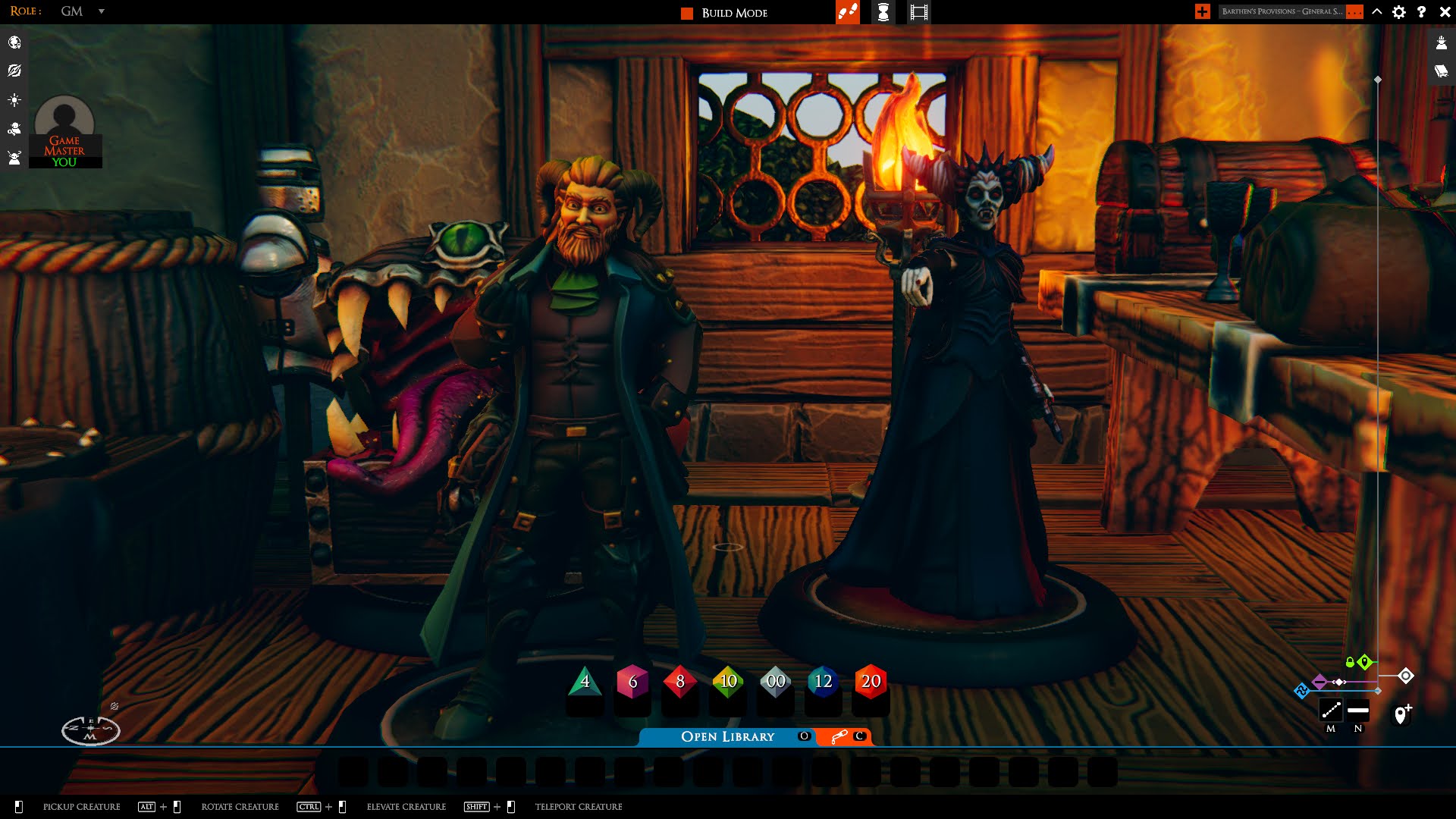Viewport: 1456px width, 819px height.
Task: Open Library from the bottom bar
Action: [x=727, y=736]
